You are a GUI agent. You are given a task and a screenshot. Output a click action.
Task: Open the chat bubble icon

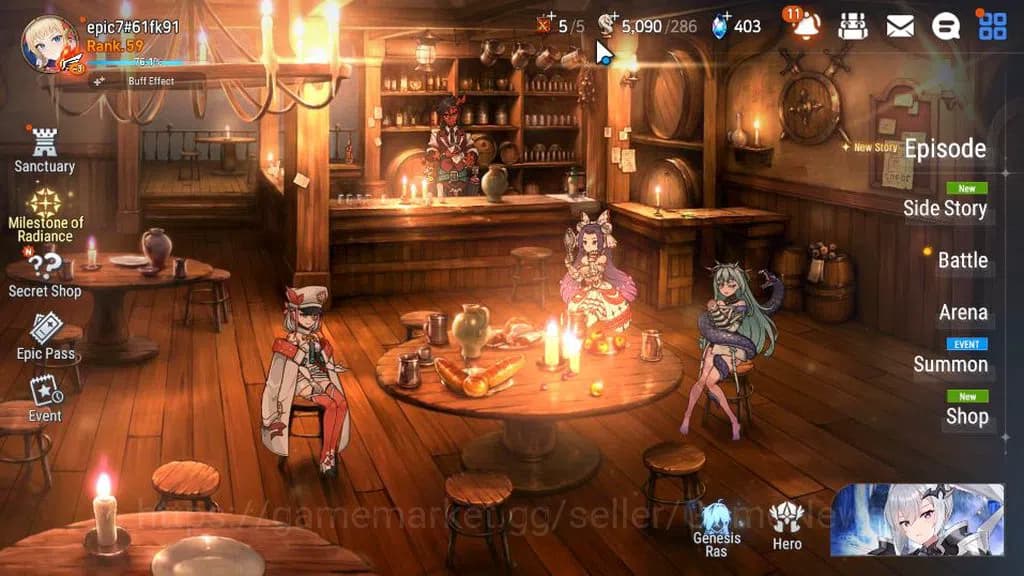click(x=946, y=26)
